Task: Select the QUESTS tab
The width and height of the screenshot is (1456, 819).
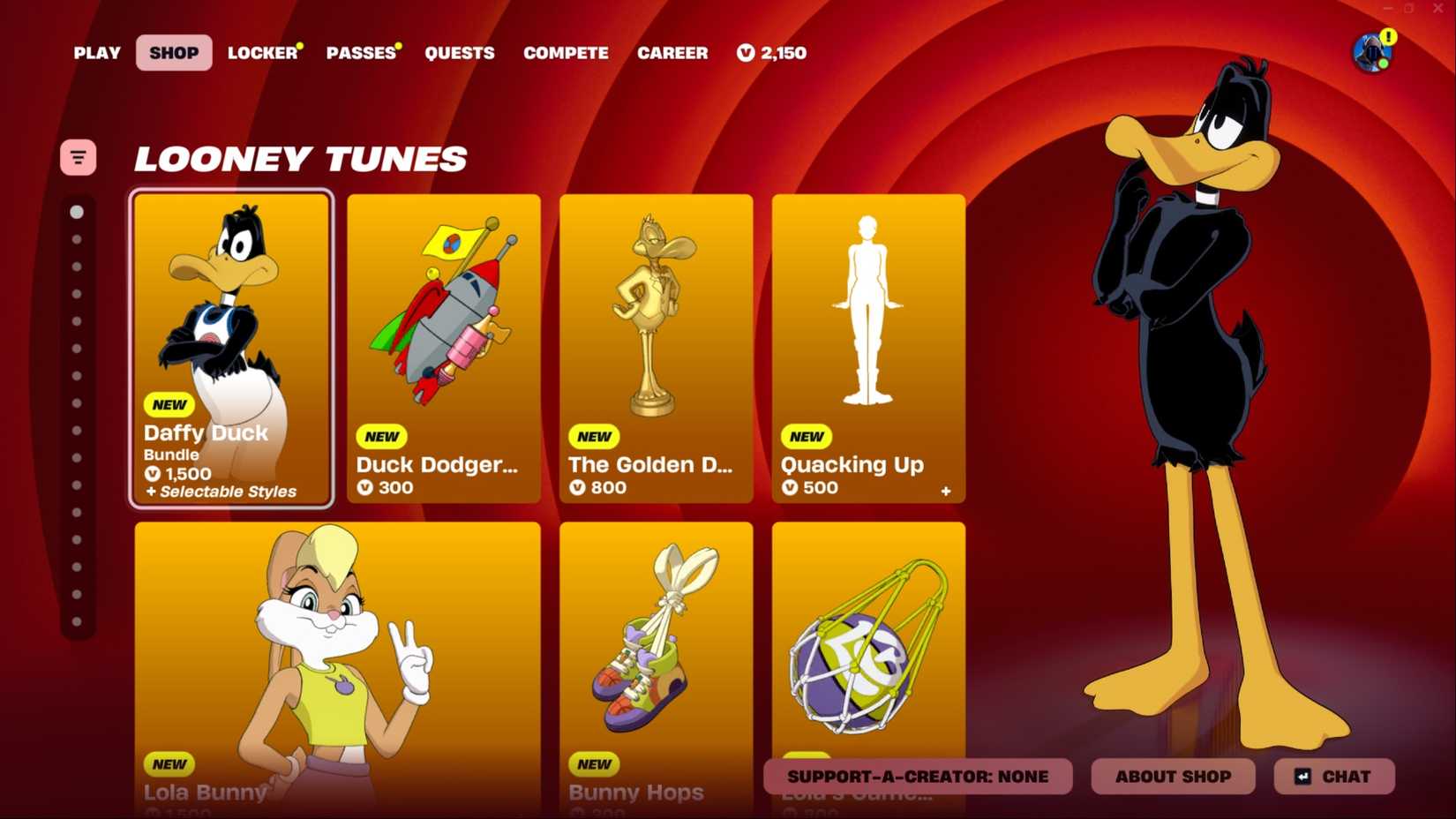Action: coord(460,53)
